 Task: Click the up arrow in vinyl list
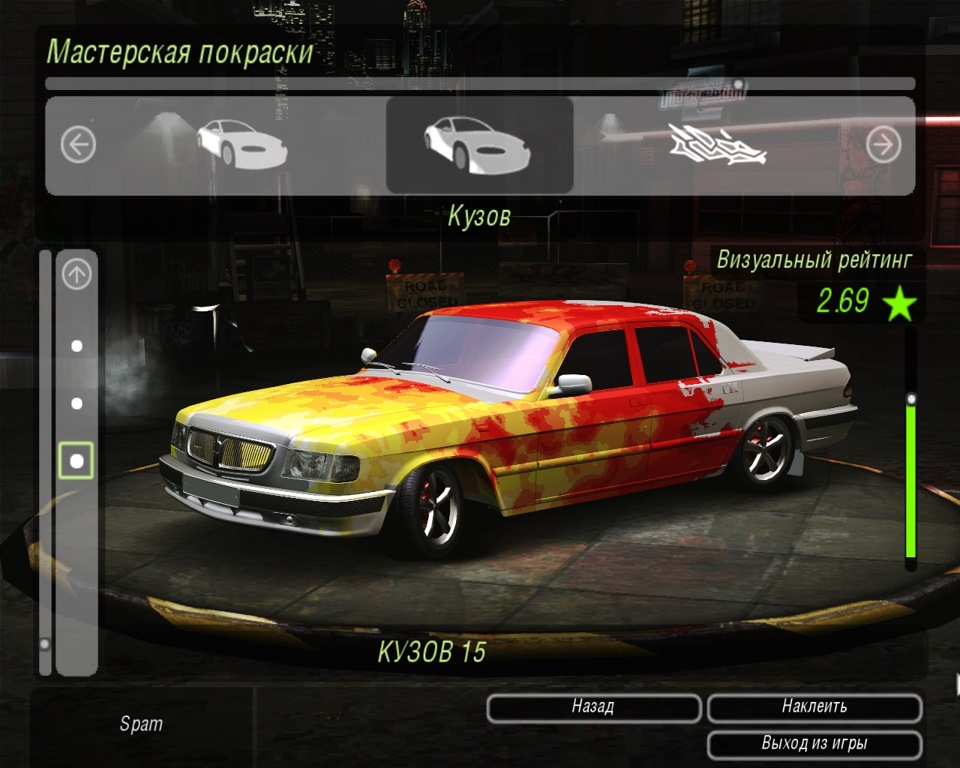[x=77, y=274]
